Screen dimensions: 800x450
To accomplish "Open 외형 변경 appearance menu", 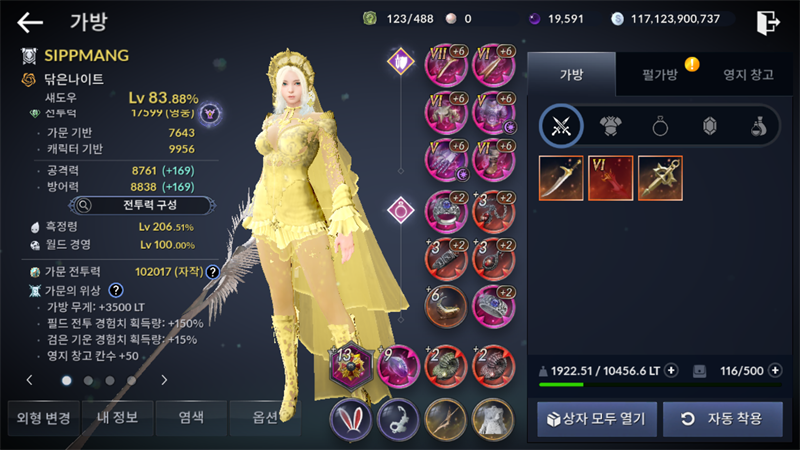I will coord(40,417).
